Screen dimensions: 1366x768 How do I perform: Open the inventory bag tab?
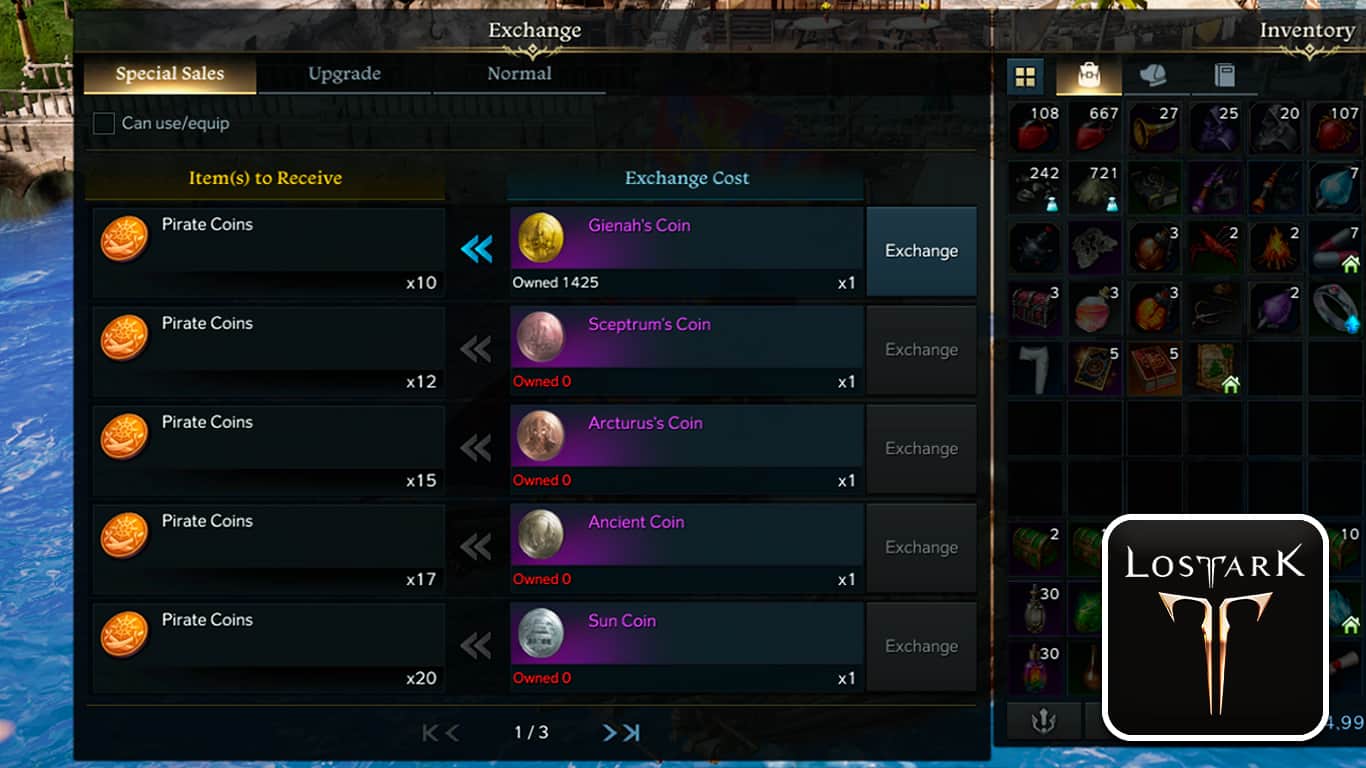[1087, 76]
